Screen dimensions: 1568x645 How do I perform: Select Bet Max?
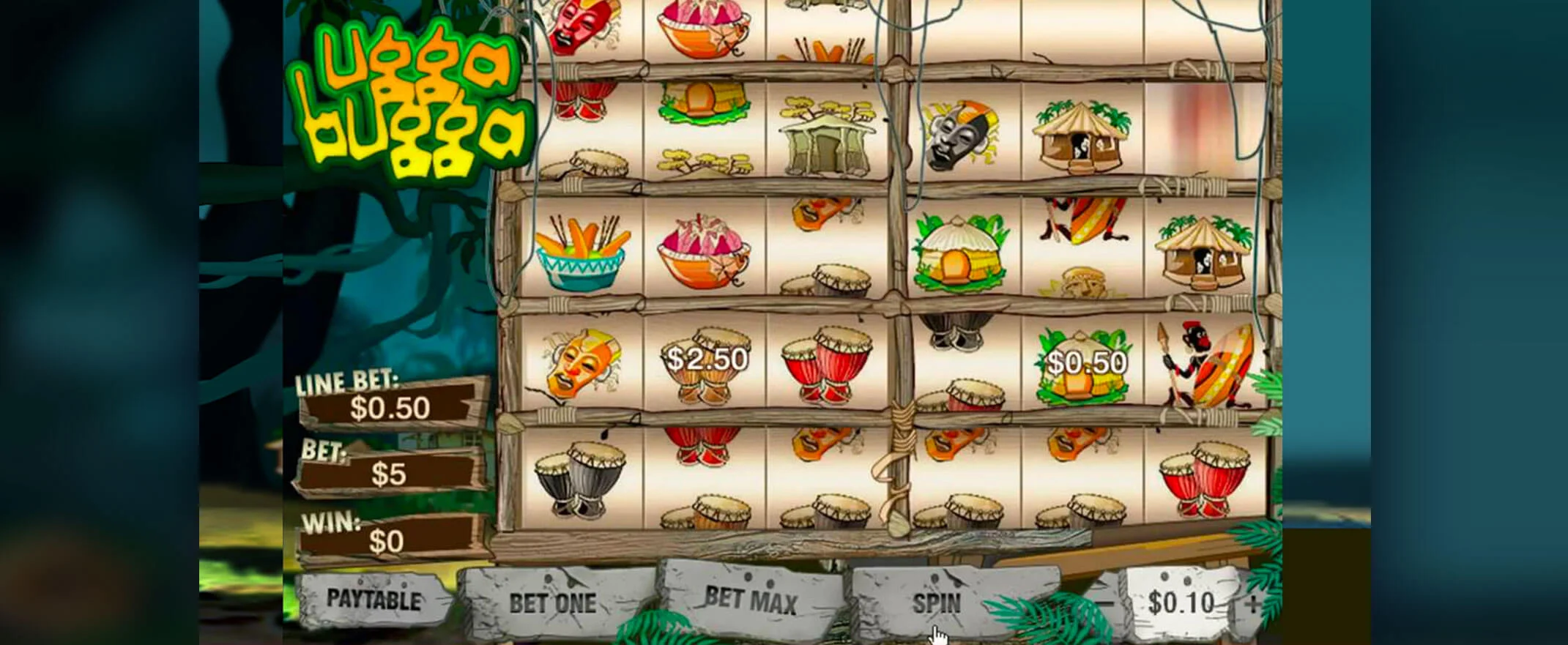pos(751,601)
